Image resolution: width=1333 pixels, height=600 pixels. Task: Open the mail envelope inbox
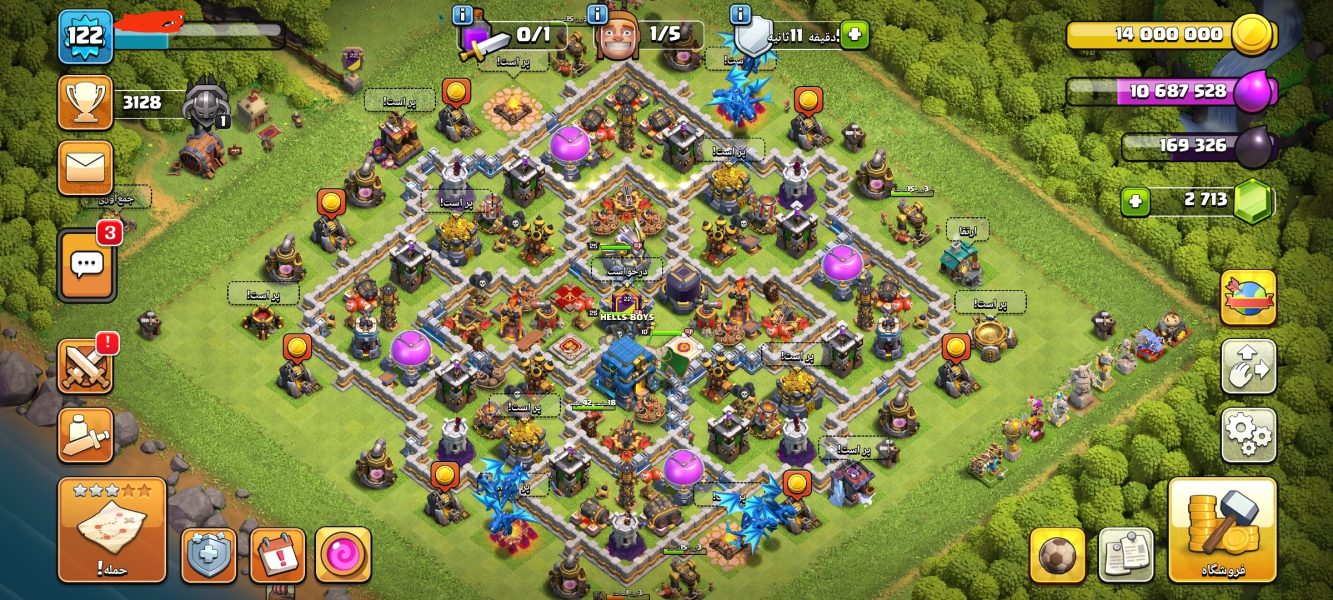(86, 167)
